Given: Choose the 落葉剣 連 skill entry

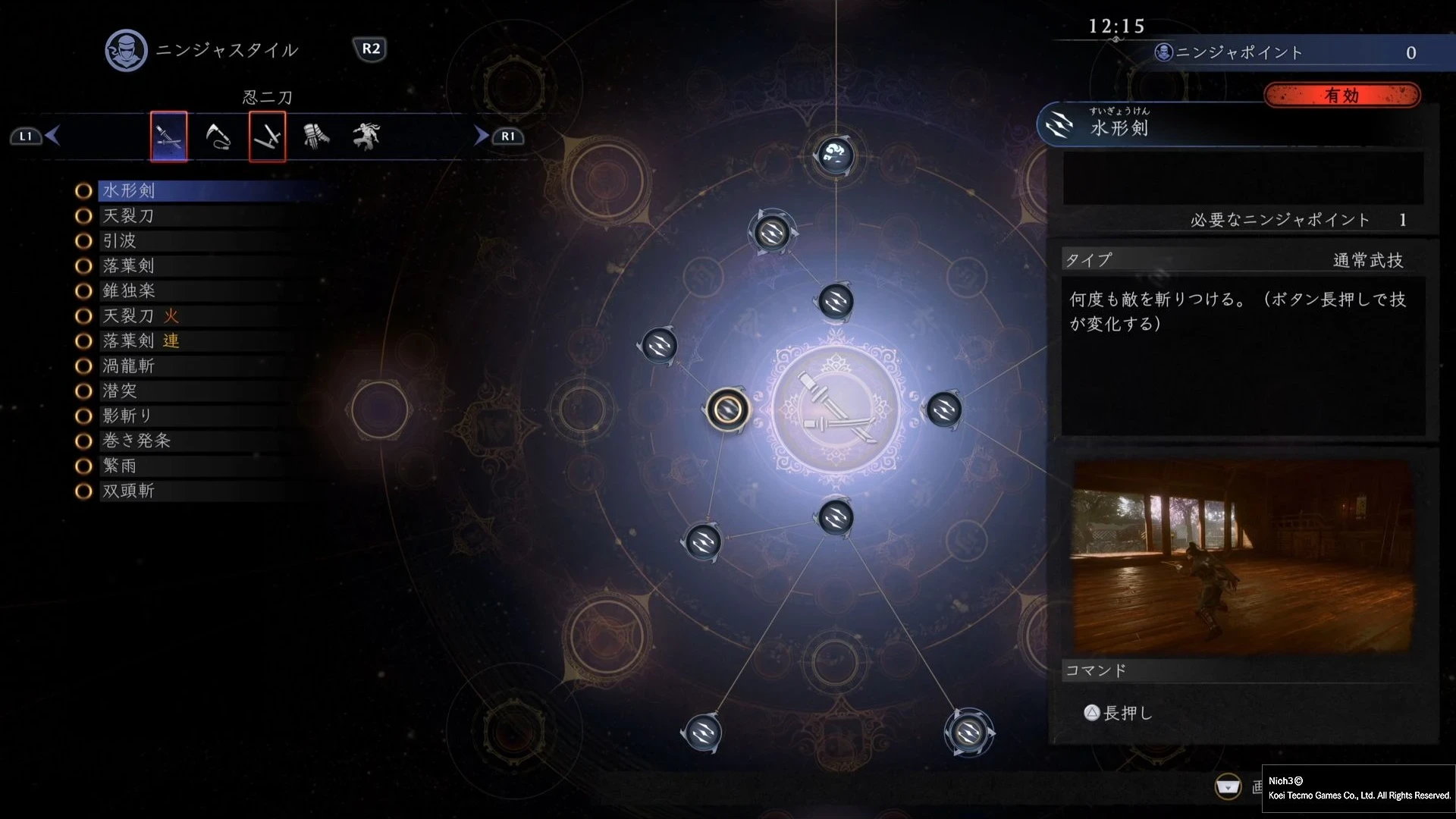Looking at the screenshot, I should (x=141, y=340).
